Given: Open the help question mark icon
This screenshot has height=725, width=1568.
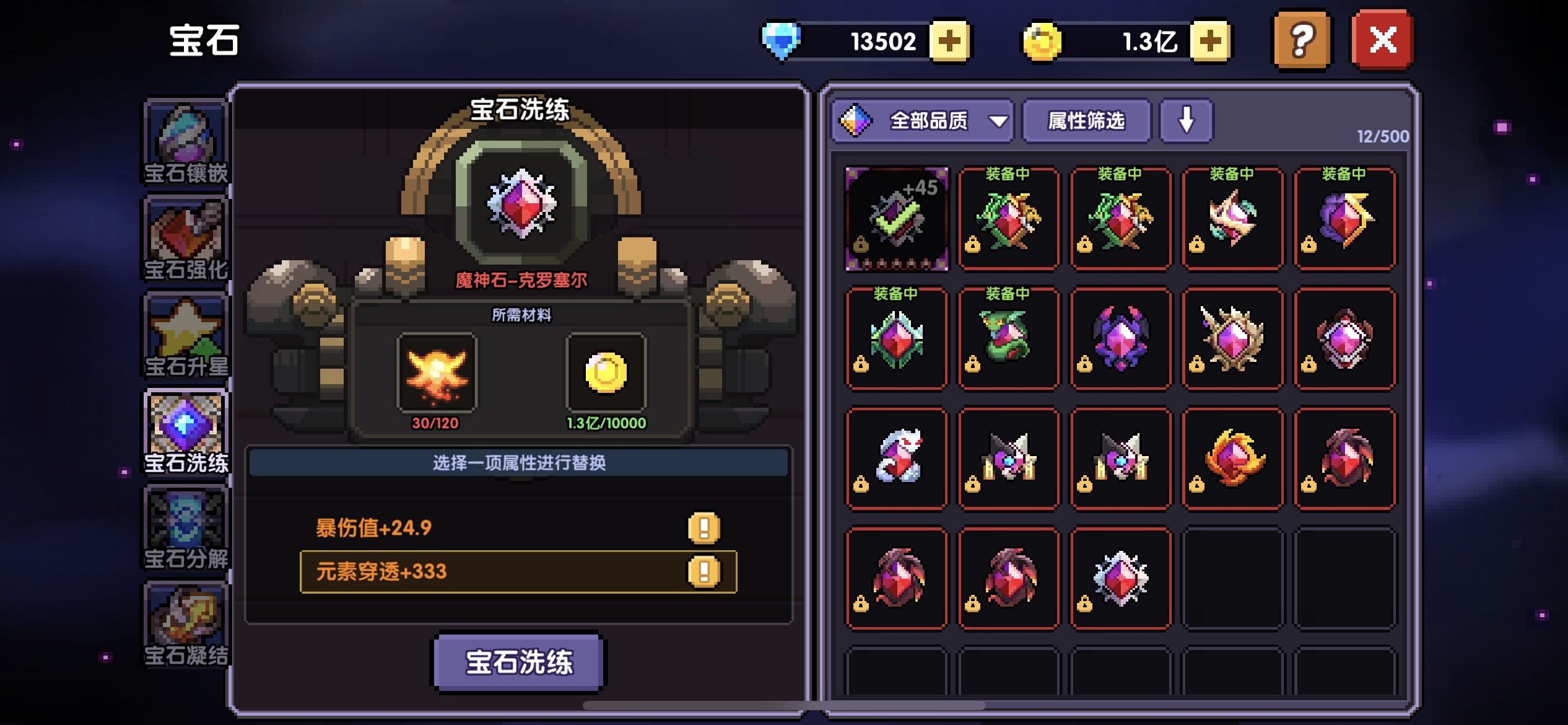Looking at the screenshot, I should tap(1300, 39).
